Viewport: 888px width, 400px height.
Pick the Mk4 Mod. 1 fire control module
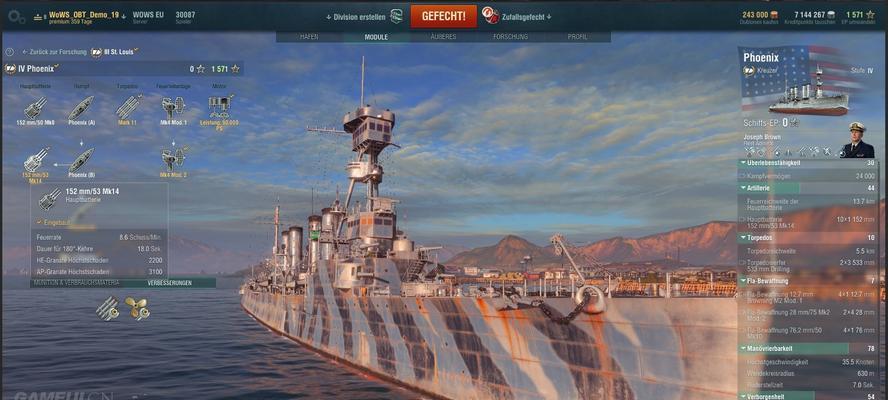173,109
